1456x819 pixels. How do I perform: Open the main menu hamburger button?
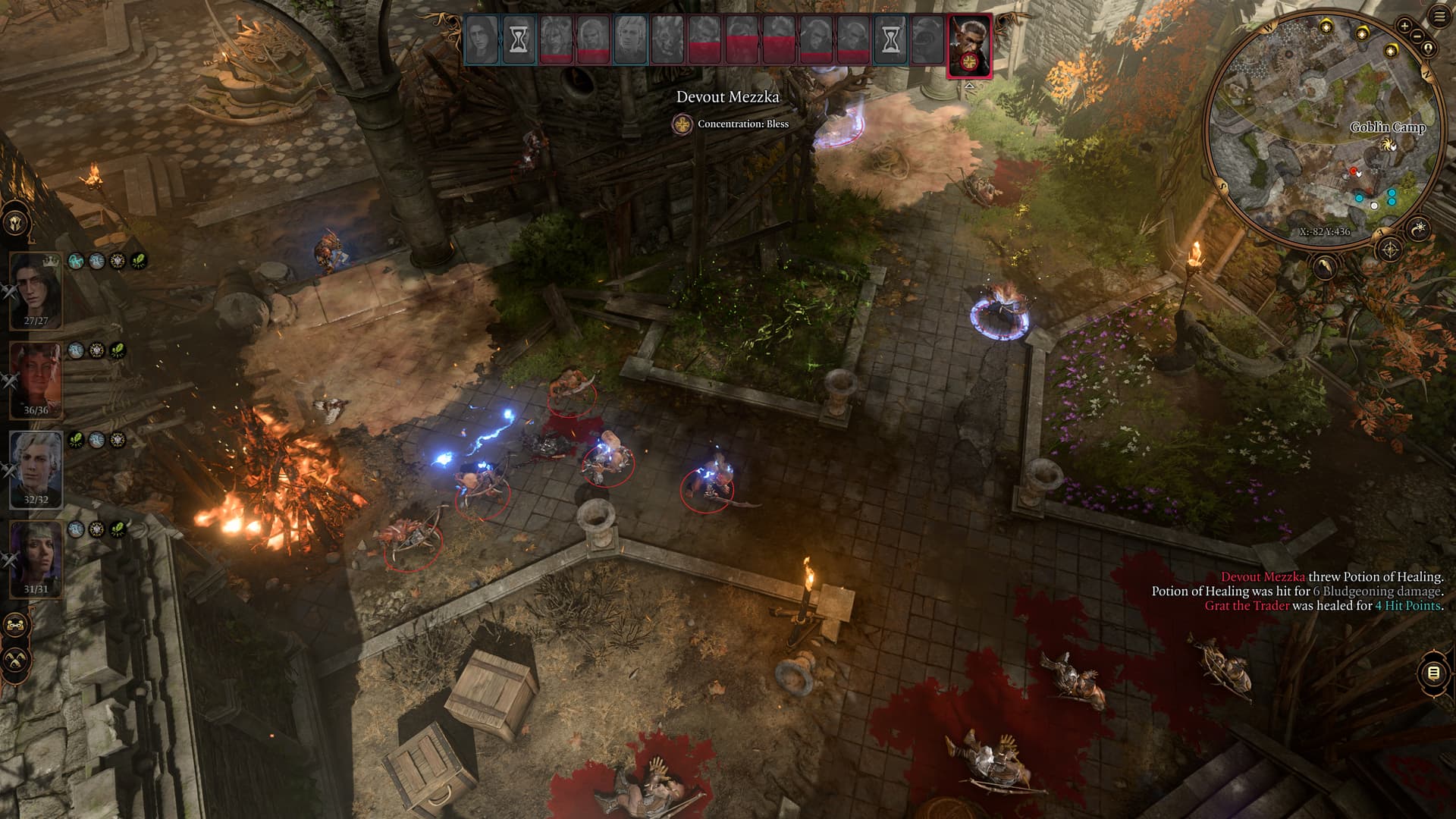click(1439, 16)
